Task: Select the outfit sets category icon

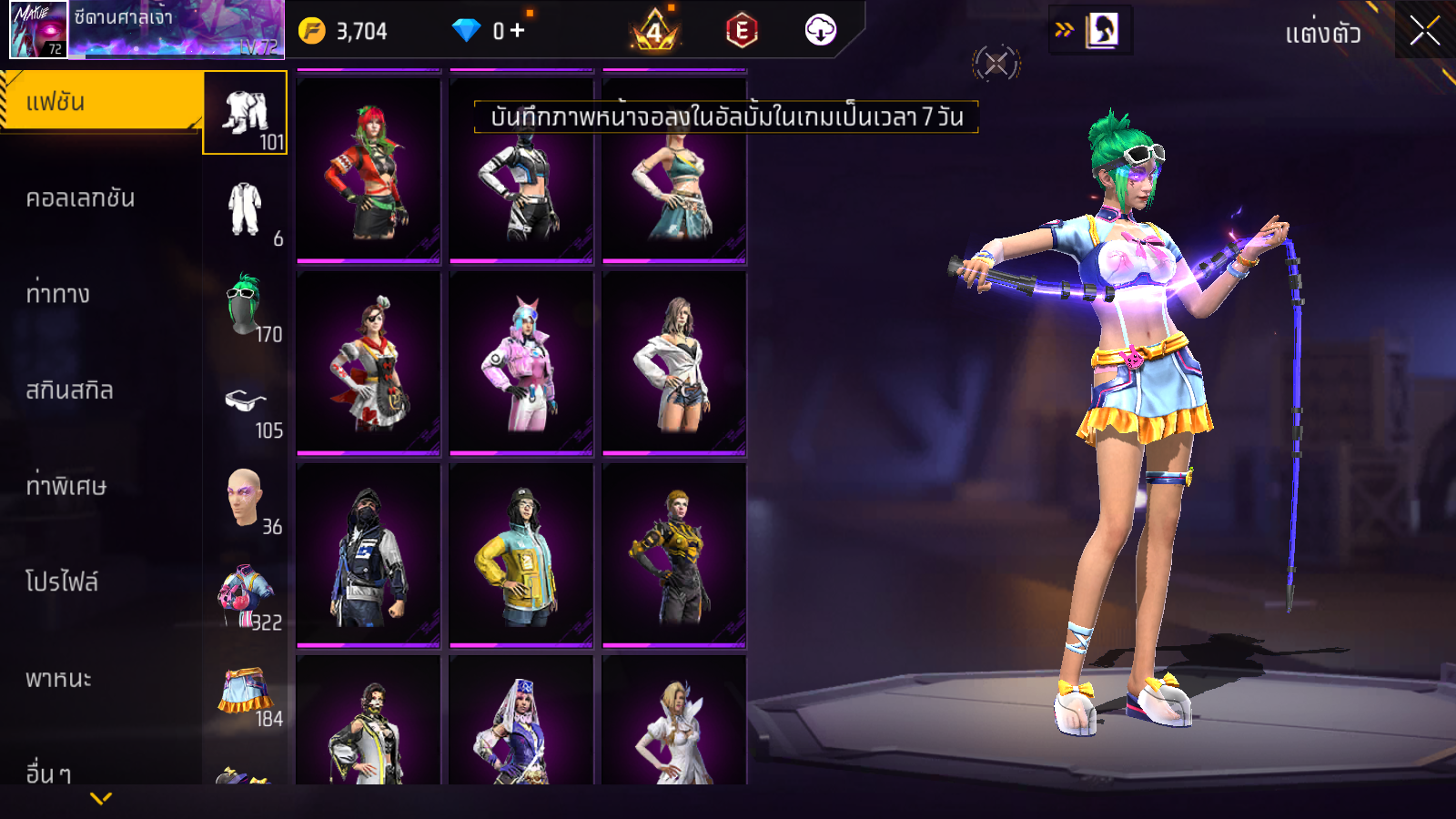Action: (x=246, y=114)
